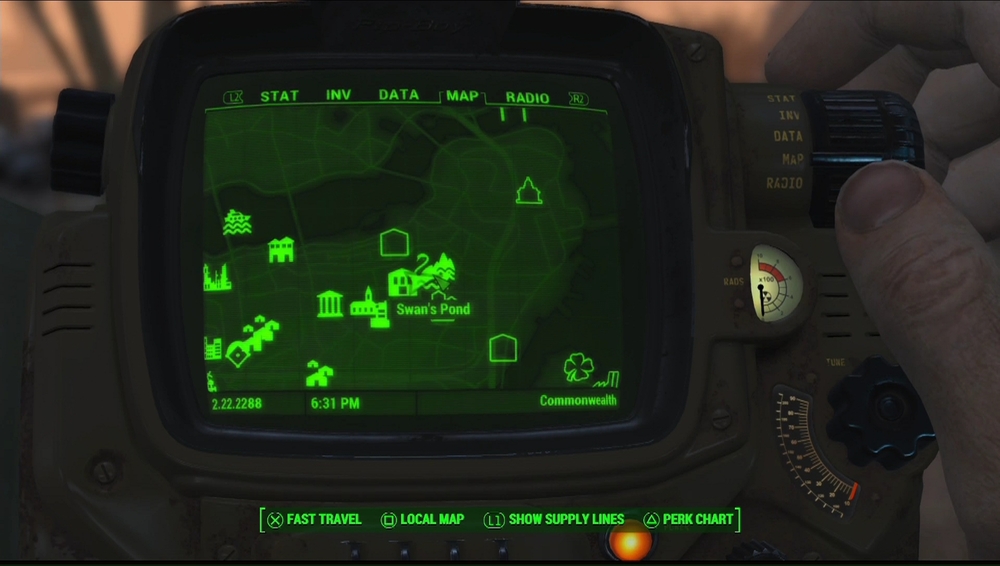Viewport: 1000px width, 566px height.
Task: Open the RADIO tab
Action: (527, 98)
